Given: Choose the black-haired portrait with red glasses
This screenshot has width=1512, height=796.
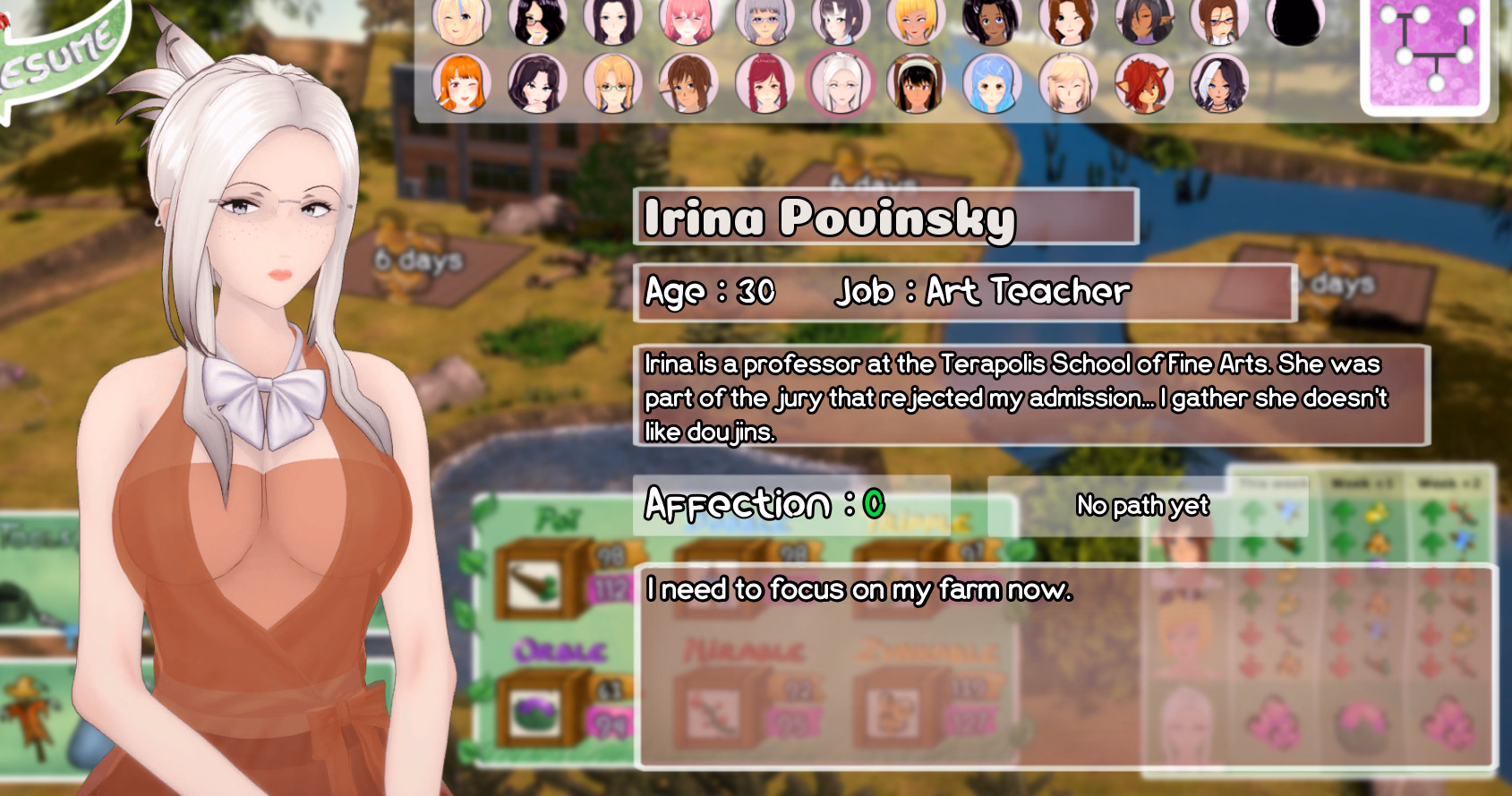Looking at the screenshot, I should [537, 20].
